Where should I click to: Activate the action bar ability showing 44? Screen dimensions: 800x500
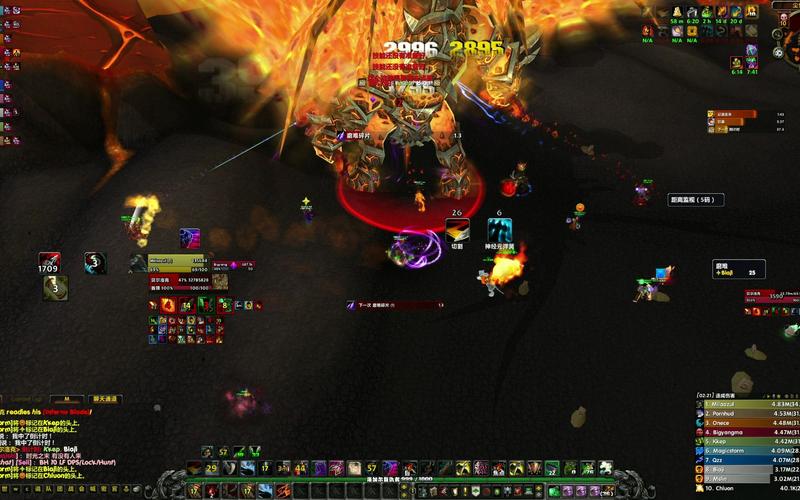[300, 468]
